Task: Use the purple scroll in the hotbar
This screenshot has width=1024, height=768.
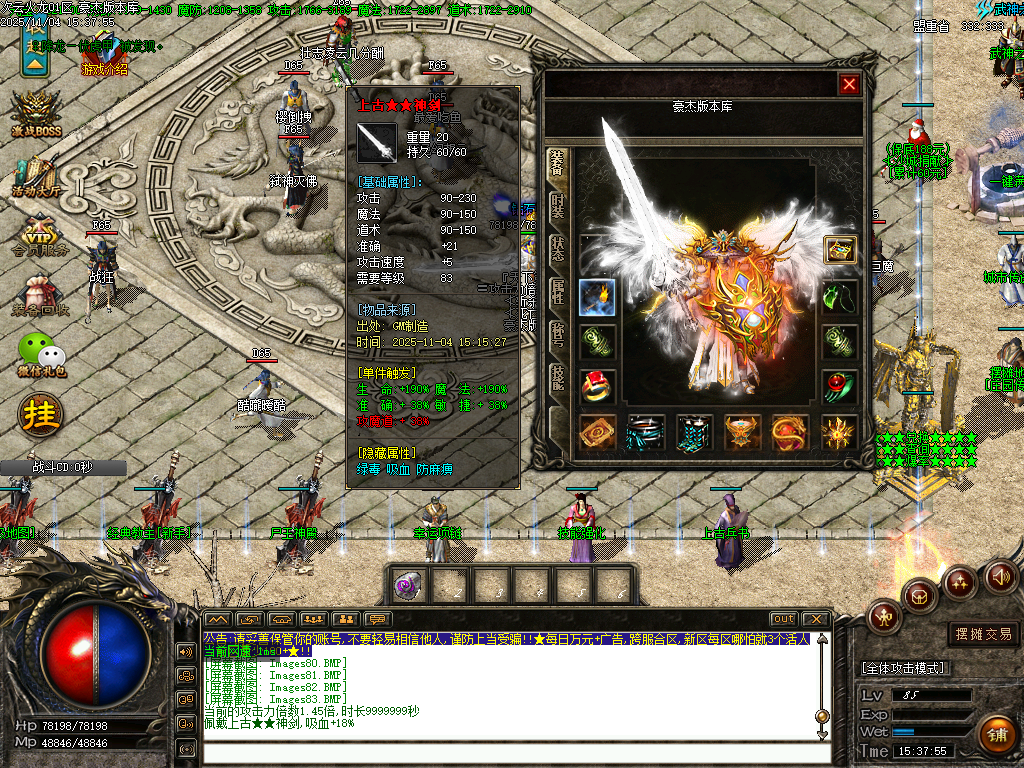Action: point(408,585)
